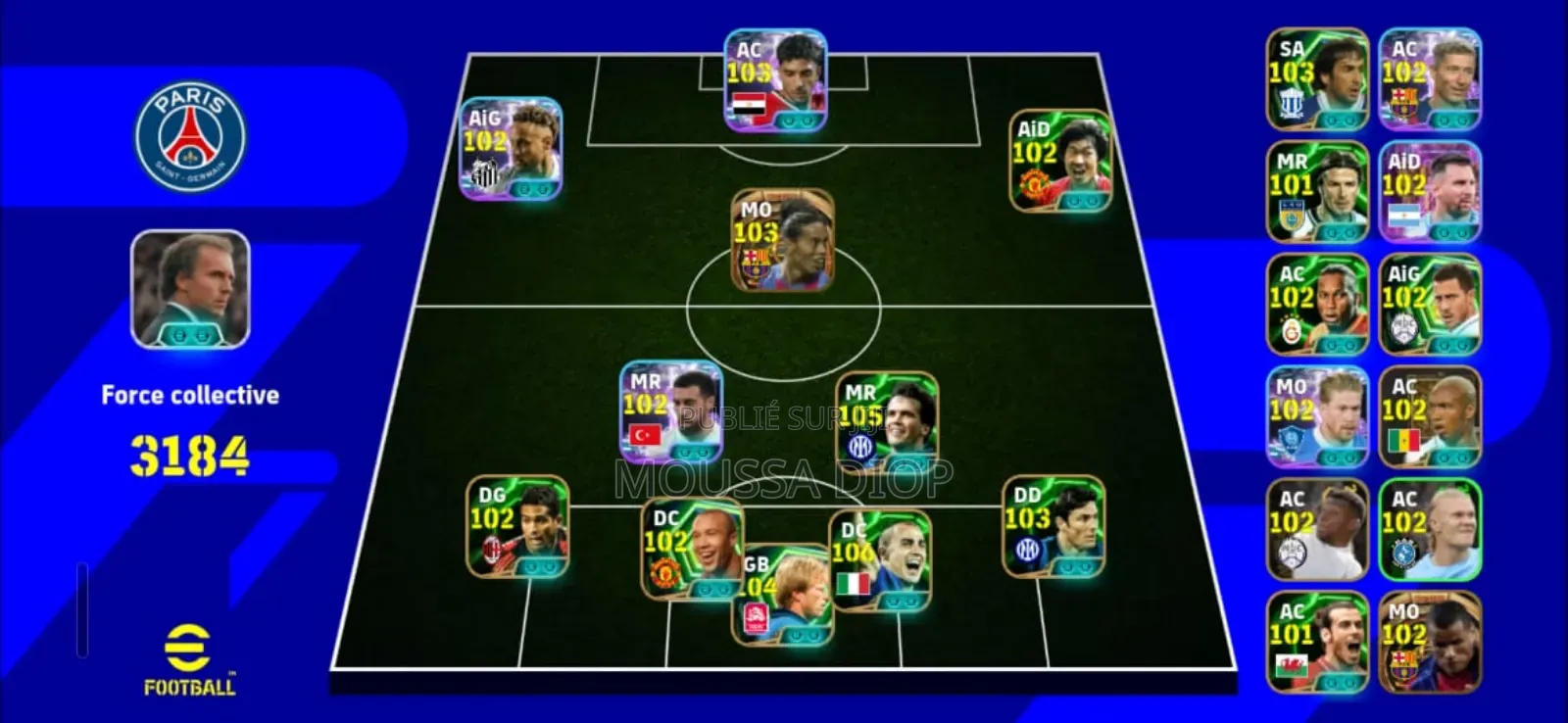Select the AC 102 Haaland bench card
Viewport: 1568px width, 723px height.
(1429, 529)
